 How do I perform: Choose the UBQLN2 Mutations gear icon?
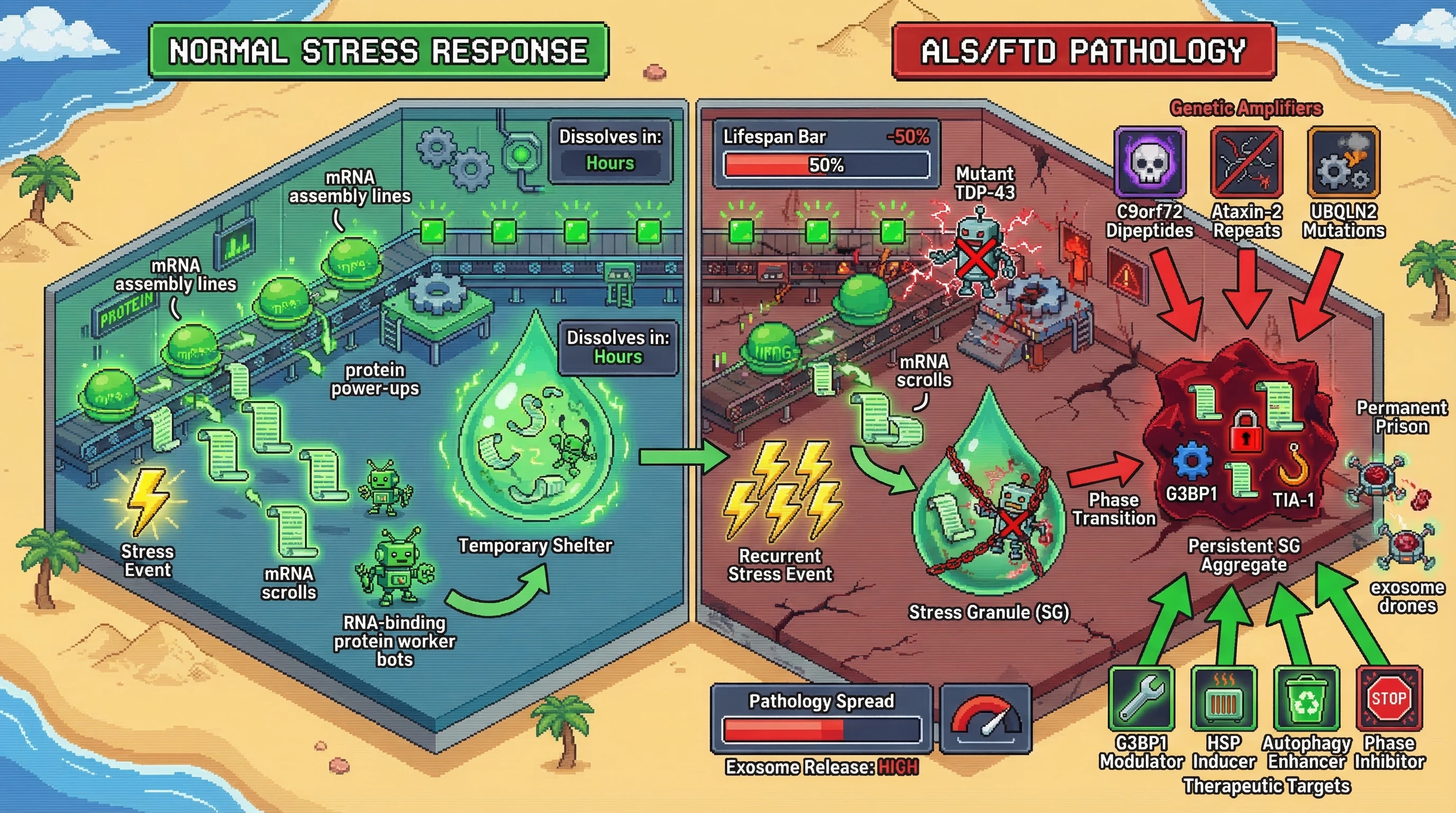point(1343,161)
